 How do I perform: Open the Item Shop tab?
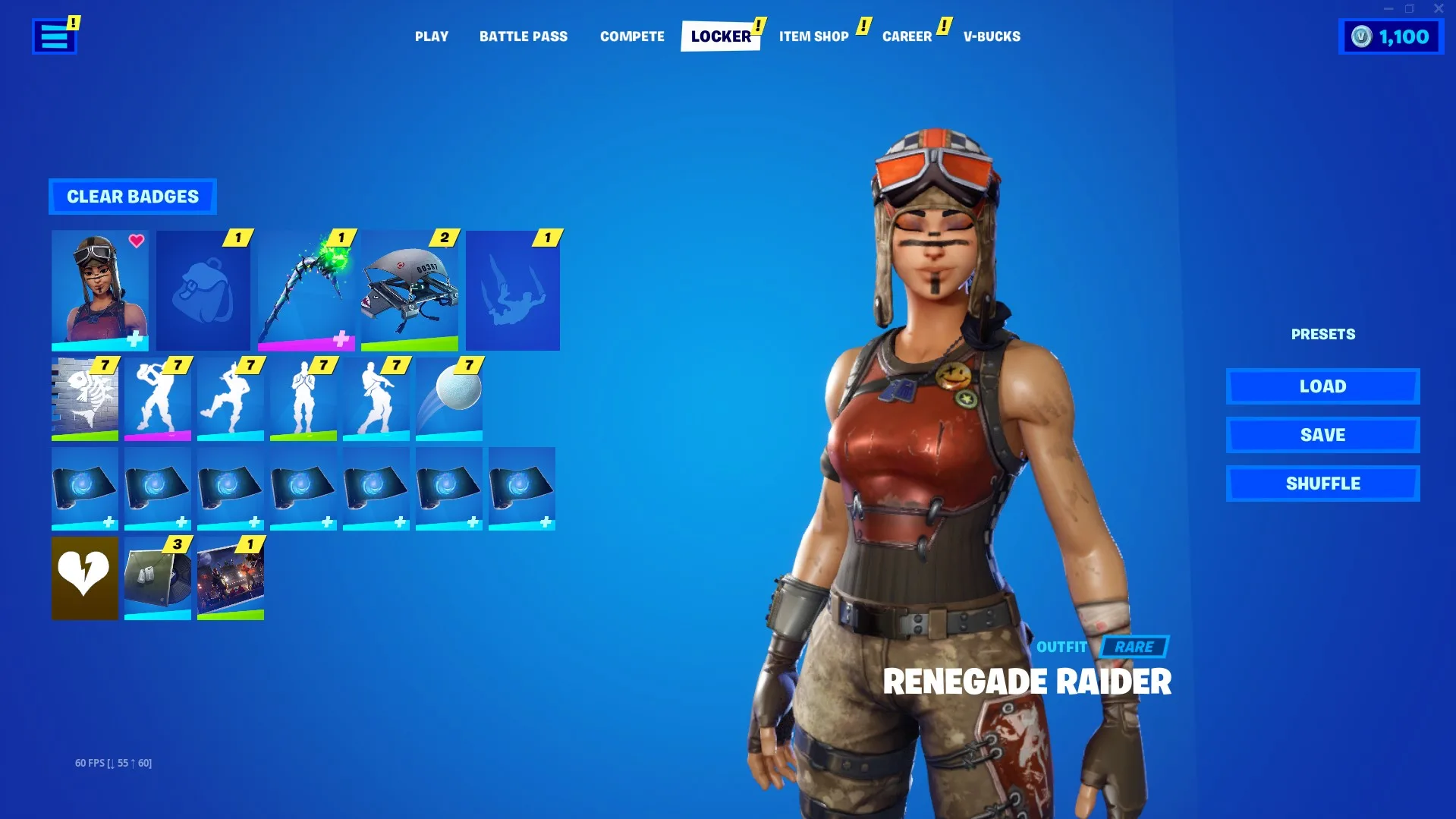click(813, 36)
